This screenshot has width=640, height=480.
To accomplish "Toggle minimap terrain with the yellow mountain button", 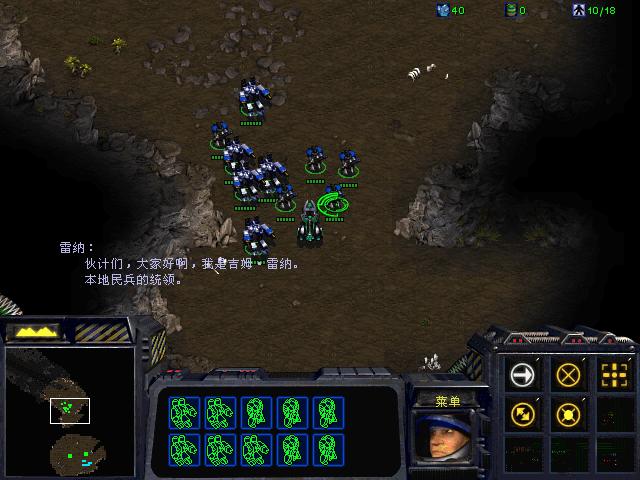I will (33, 331).
